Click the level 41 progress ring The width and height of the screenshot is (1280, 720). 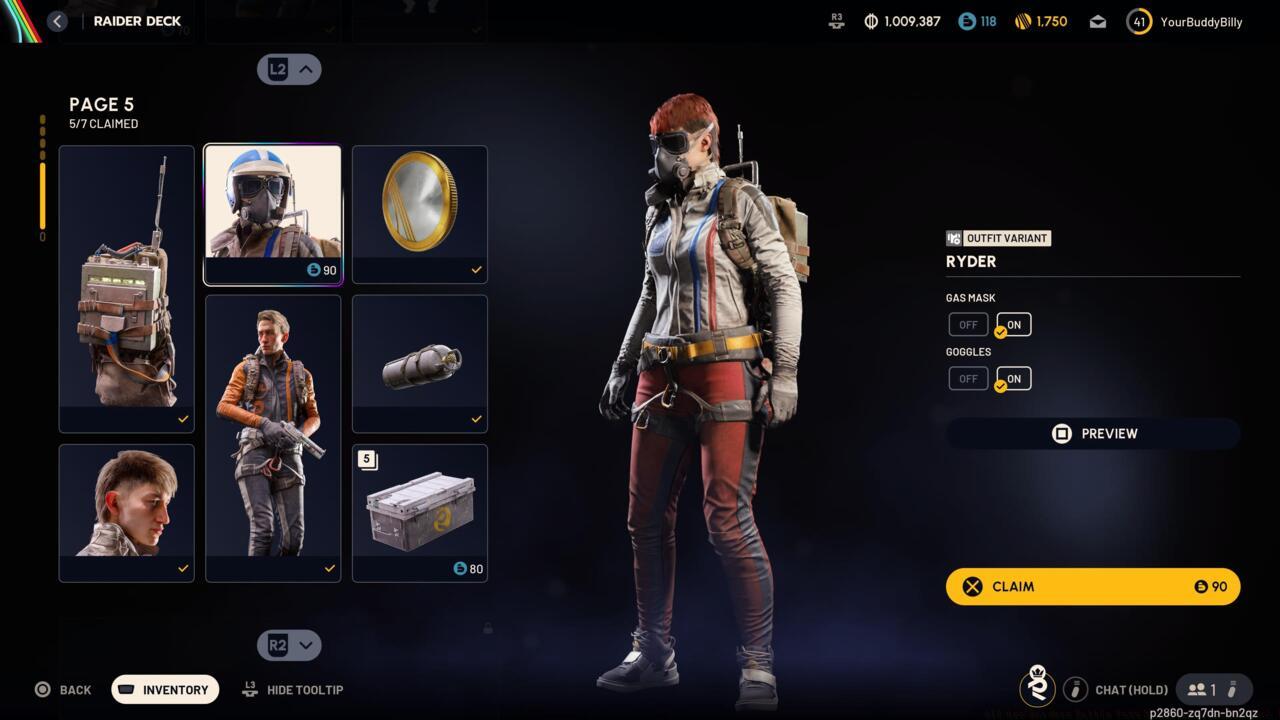tap(1139, 21)
